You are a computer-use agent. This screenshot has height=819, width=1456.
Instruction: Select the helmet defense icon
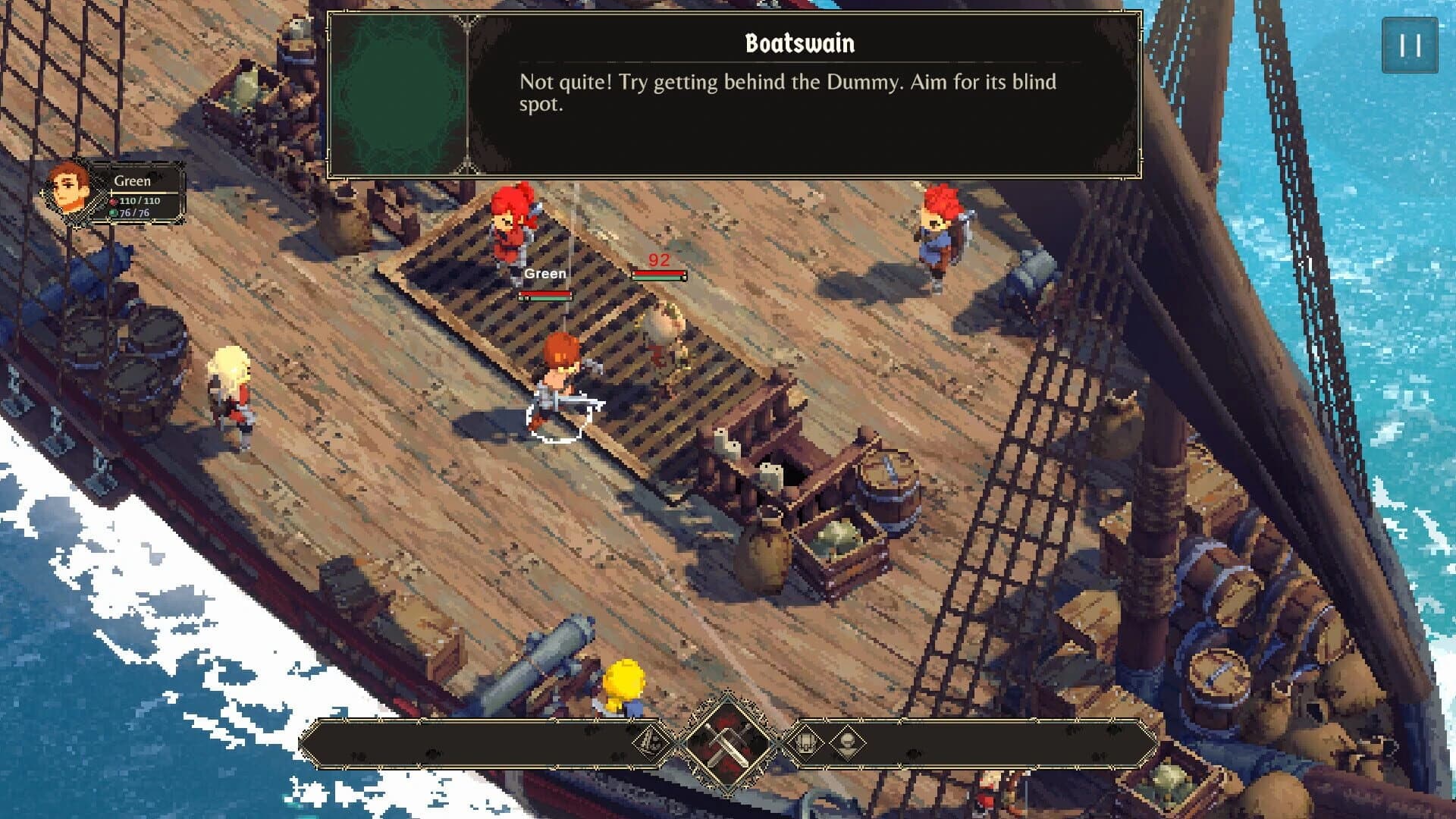(848, 742)
